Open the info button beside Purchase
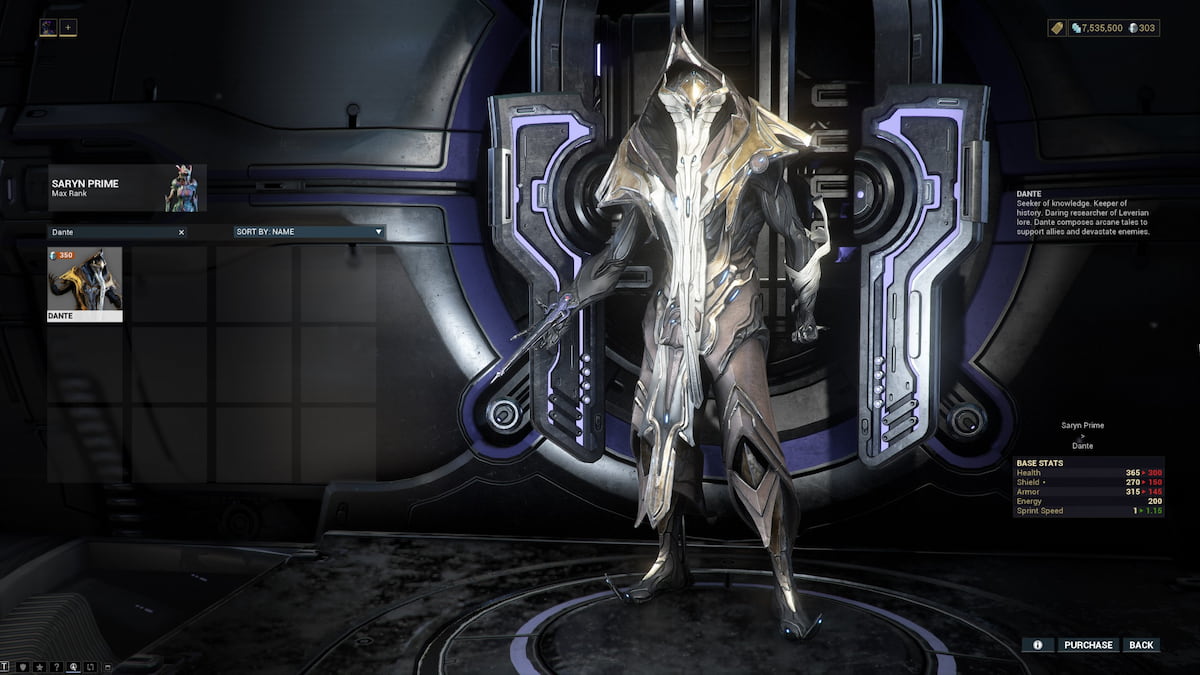The height and width of the screenshot is (675, 1200). pyautogui.click(x=1037, y=645)
